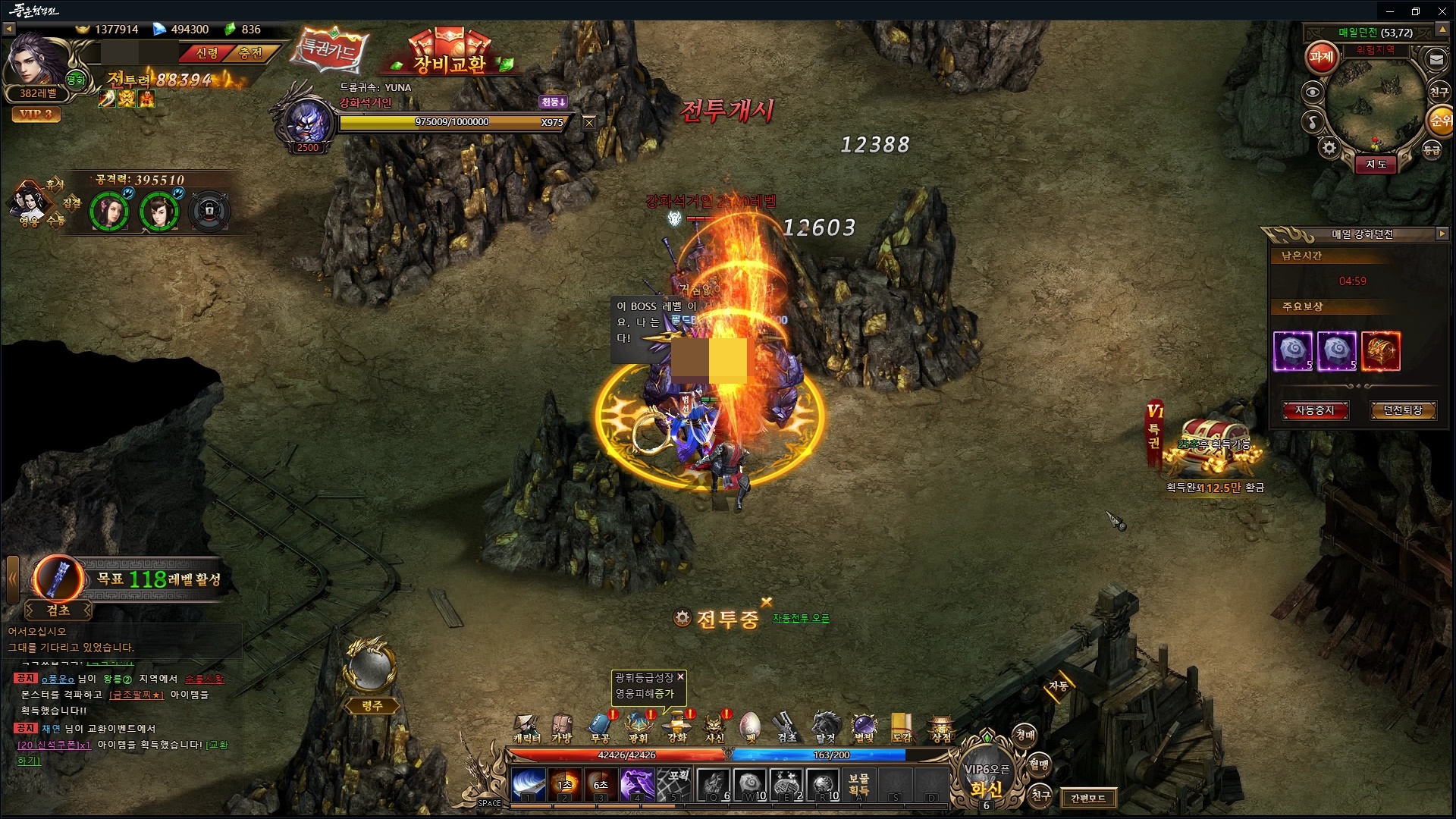Click the 충전 recharge button
This screenshot has width=1456, height=819.
tap(250, 53)
